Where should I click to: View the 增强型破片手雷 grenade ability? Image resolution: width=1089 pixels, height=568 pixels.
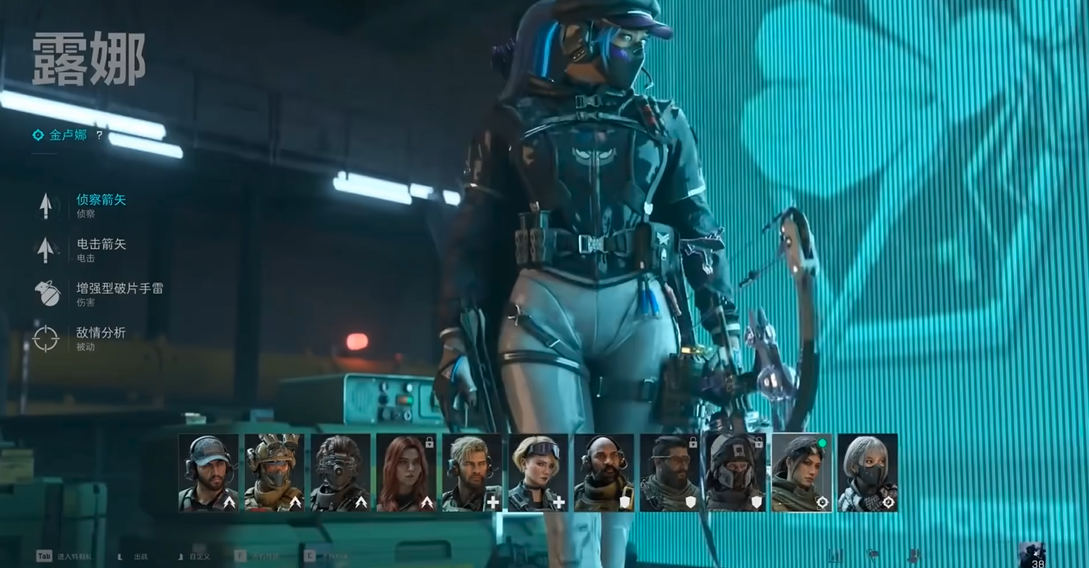tap(119, 288)
